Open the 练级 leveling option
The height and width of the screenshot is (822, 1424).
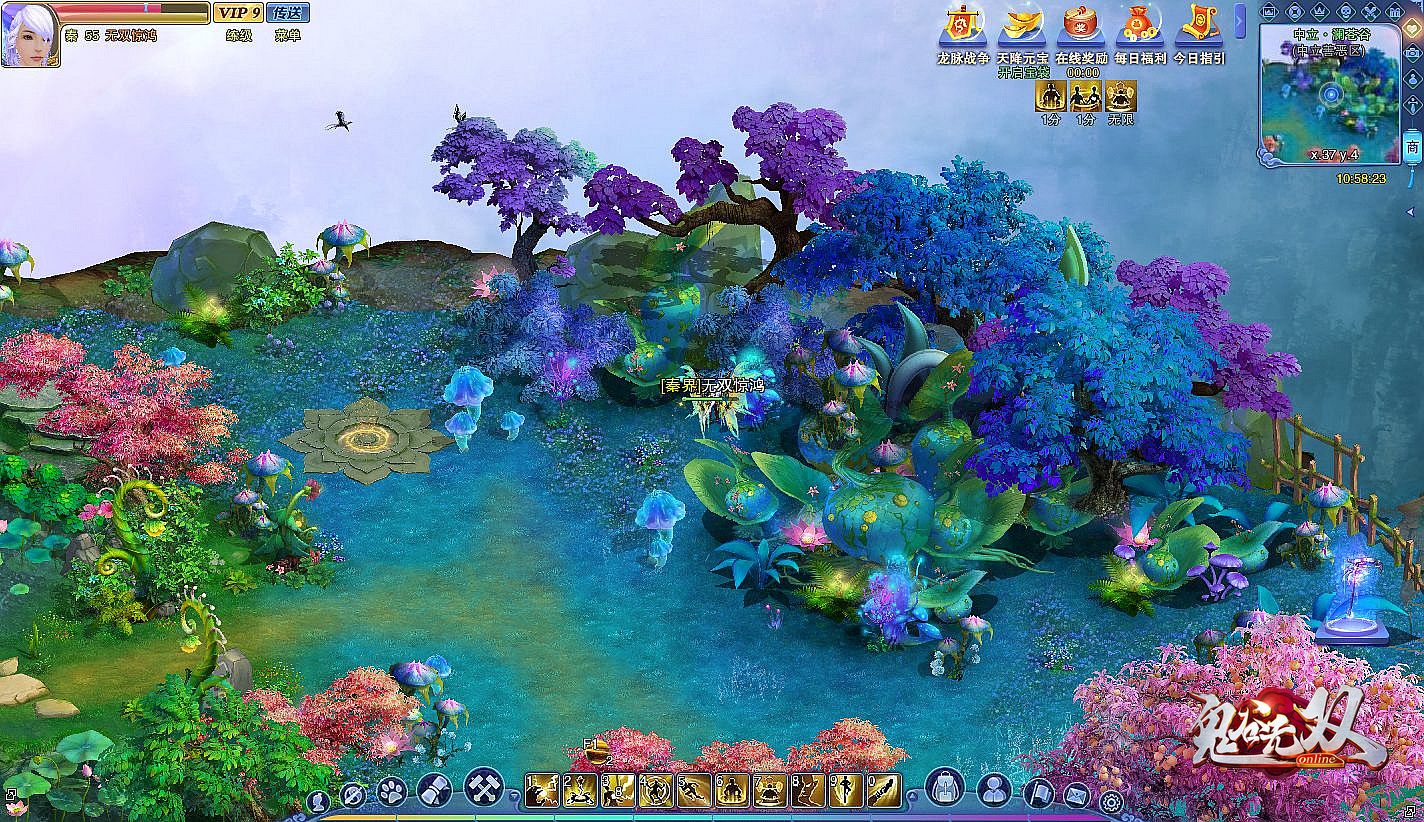click(238, 35)
